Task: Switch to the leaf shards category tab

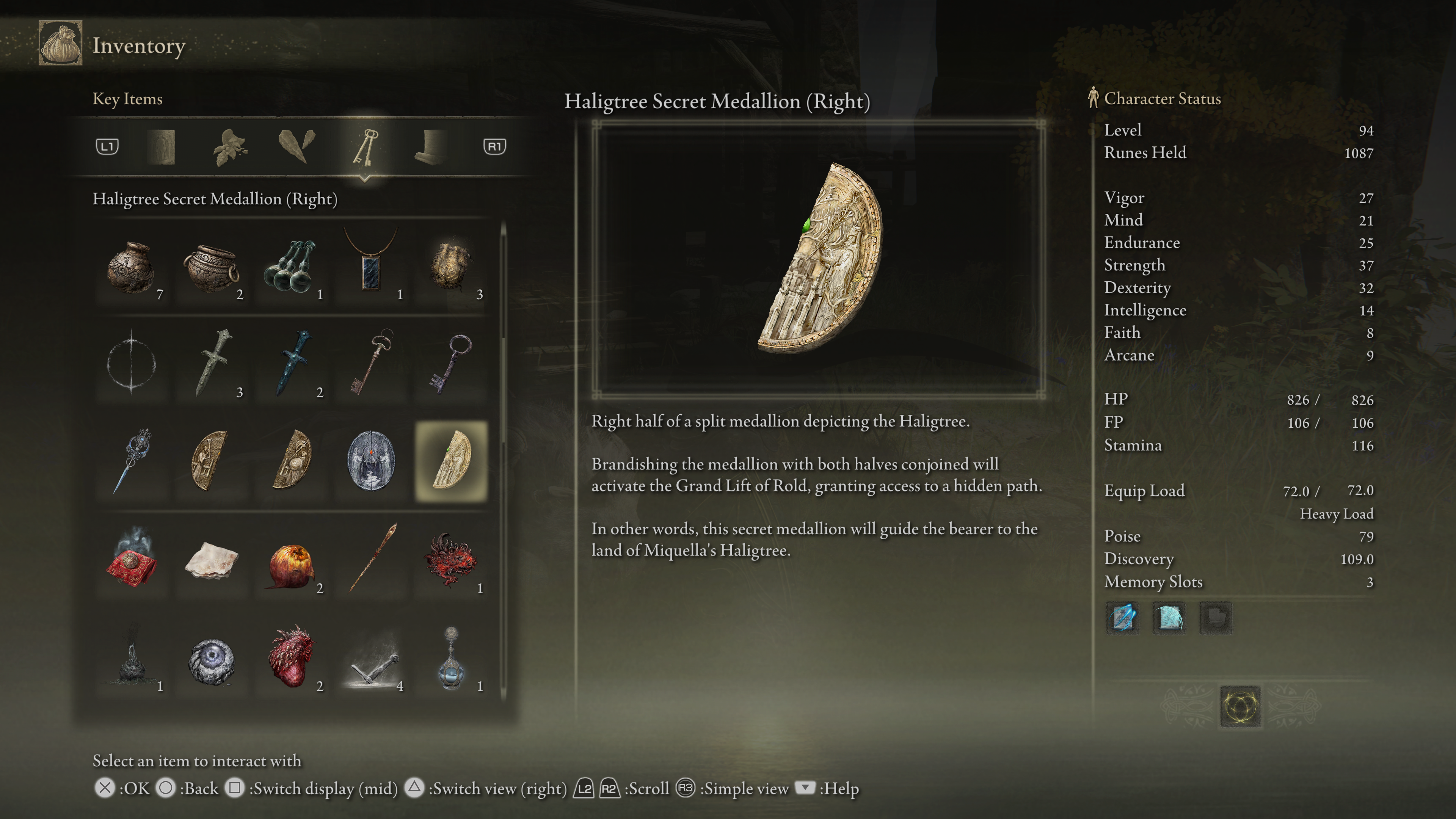Action: coord(297,147)
